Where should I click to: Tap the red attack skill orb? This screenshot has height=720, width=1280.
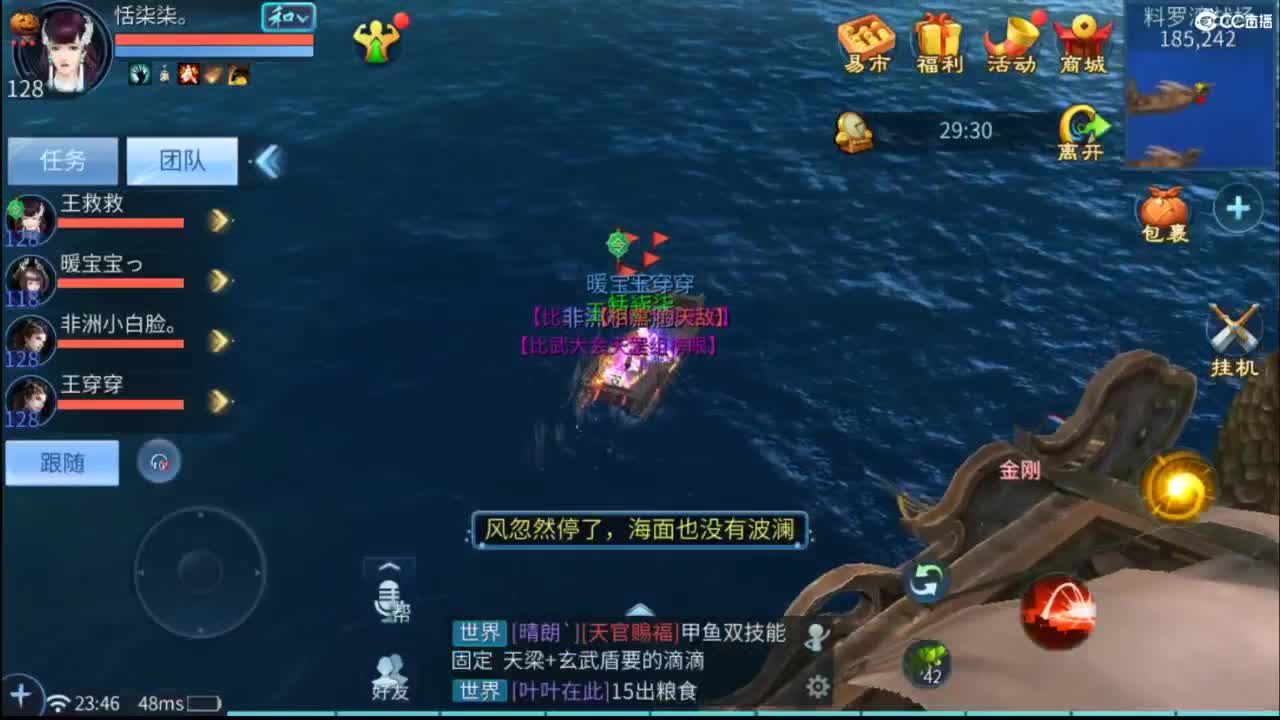pos(1058,613)
